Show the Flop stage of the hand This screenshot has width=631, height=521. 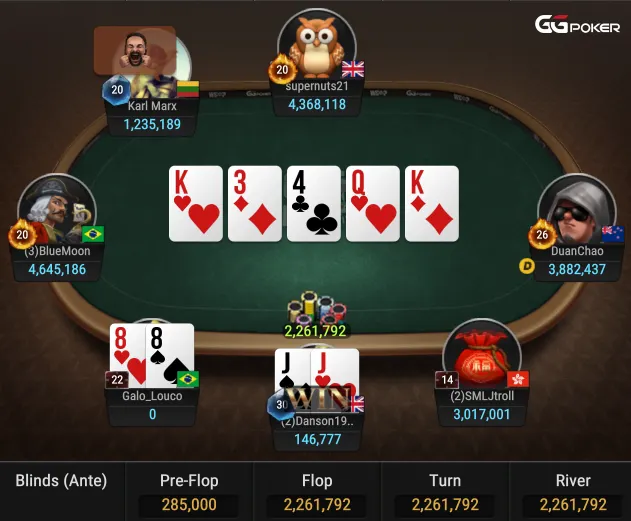click(x=317, y=492)
